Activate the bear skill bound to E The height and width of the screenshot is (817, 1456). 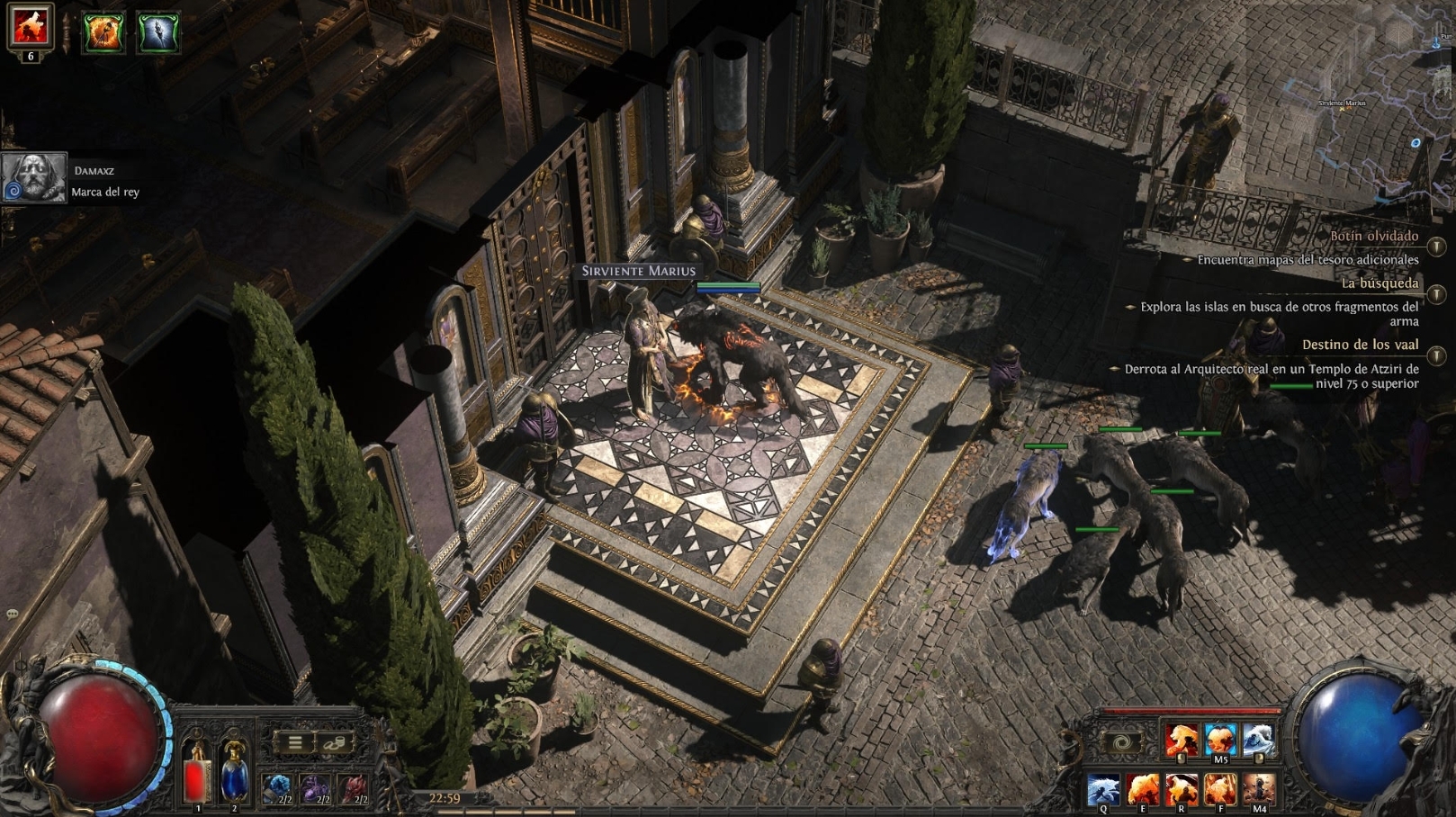point(1143,789)
